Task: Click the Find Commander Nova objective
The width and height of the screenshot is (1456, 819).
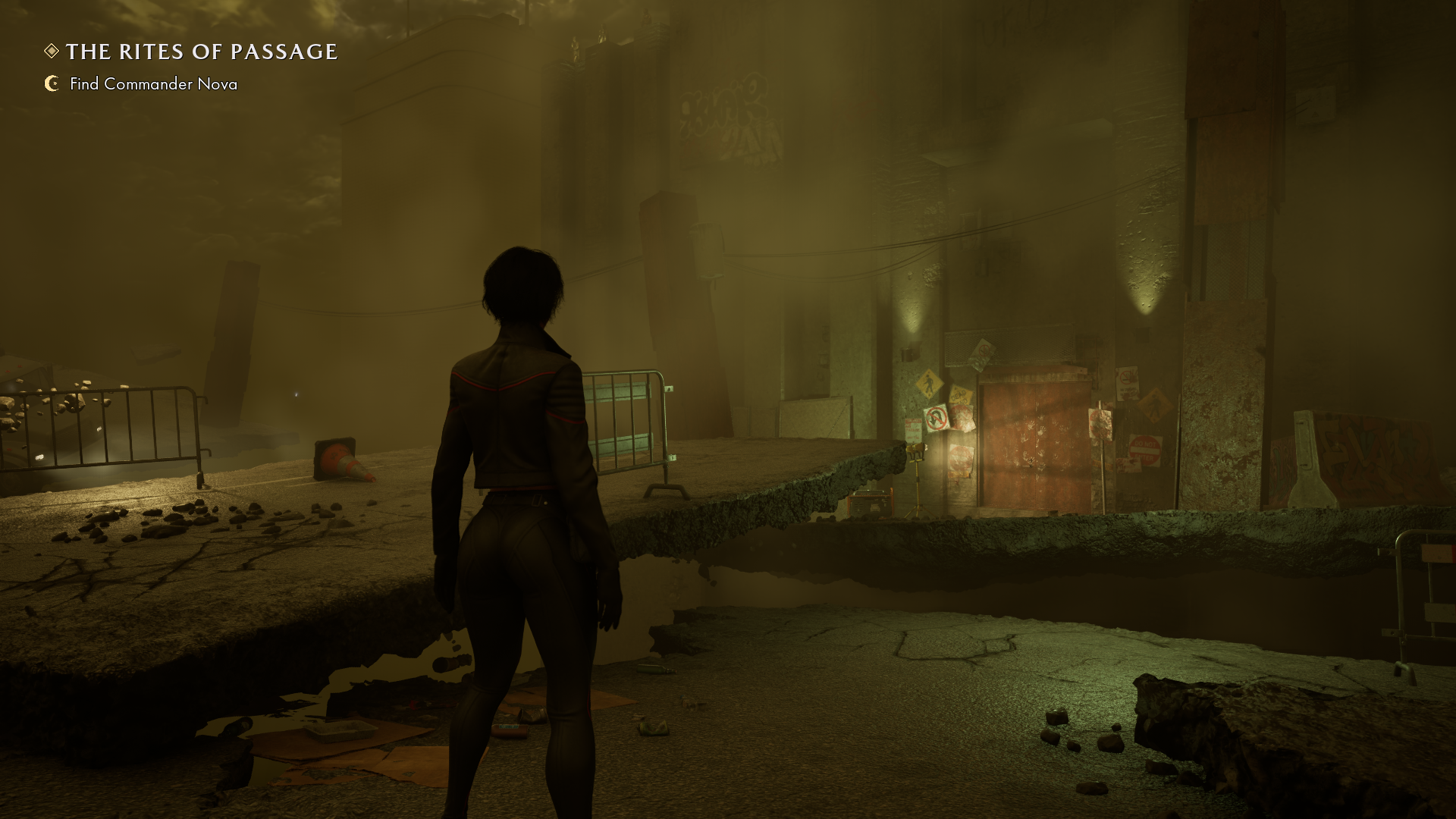Action: [153, 84]
